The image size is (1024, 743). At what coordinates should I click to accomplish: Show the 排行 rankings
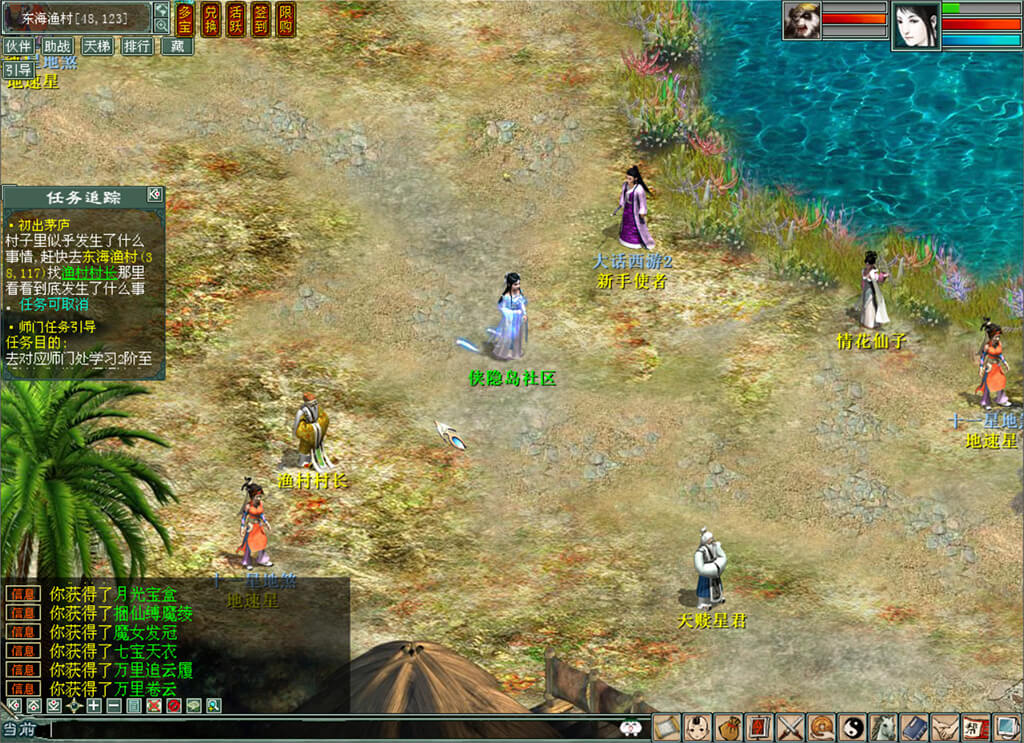(x=137, y=46)
